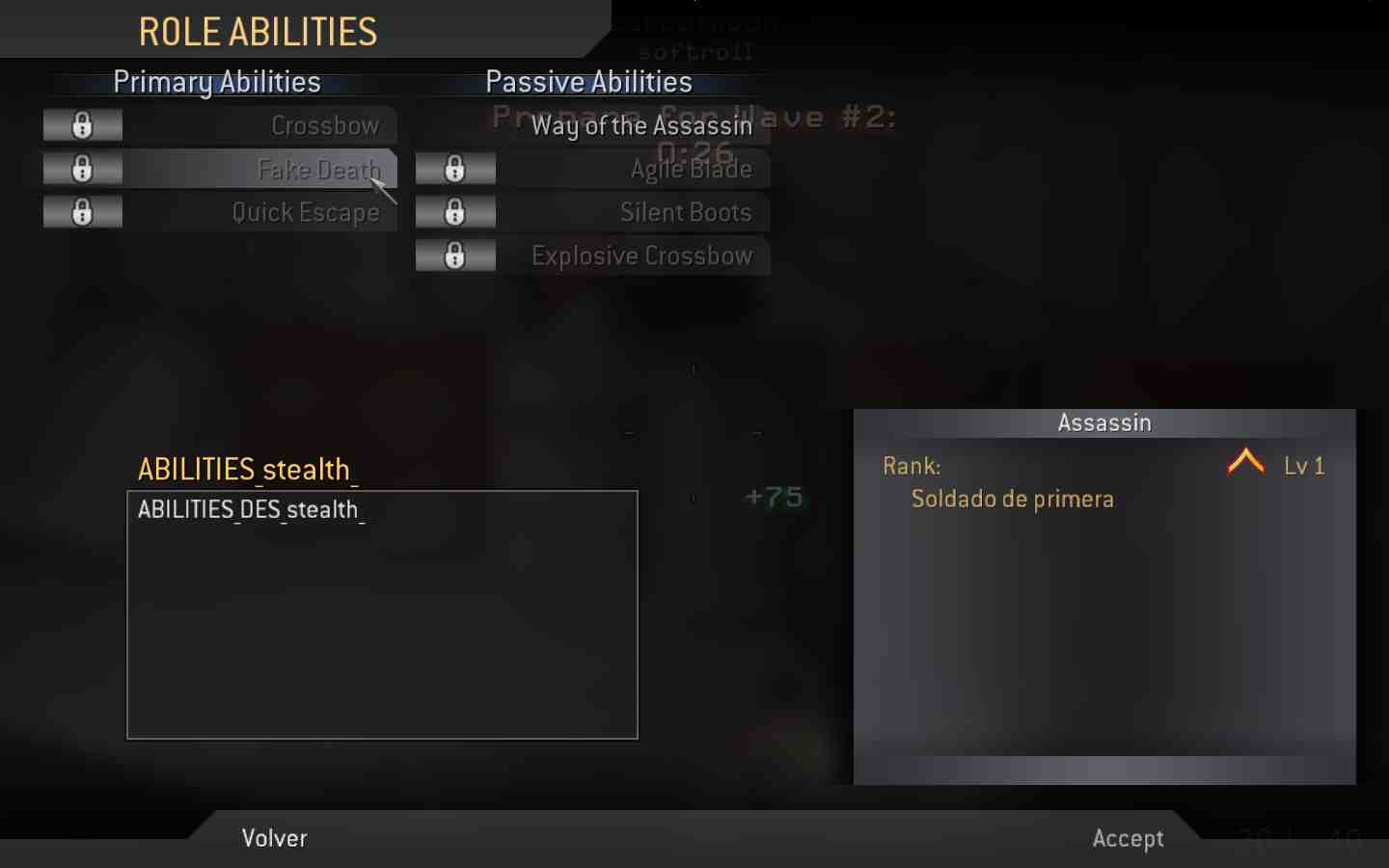Click the padlock icon on Silent Boots

pyautogui.click(x=455, y=211)
